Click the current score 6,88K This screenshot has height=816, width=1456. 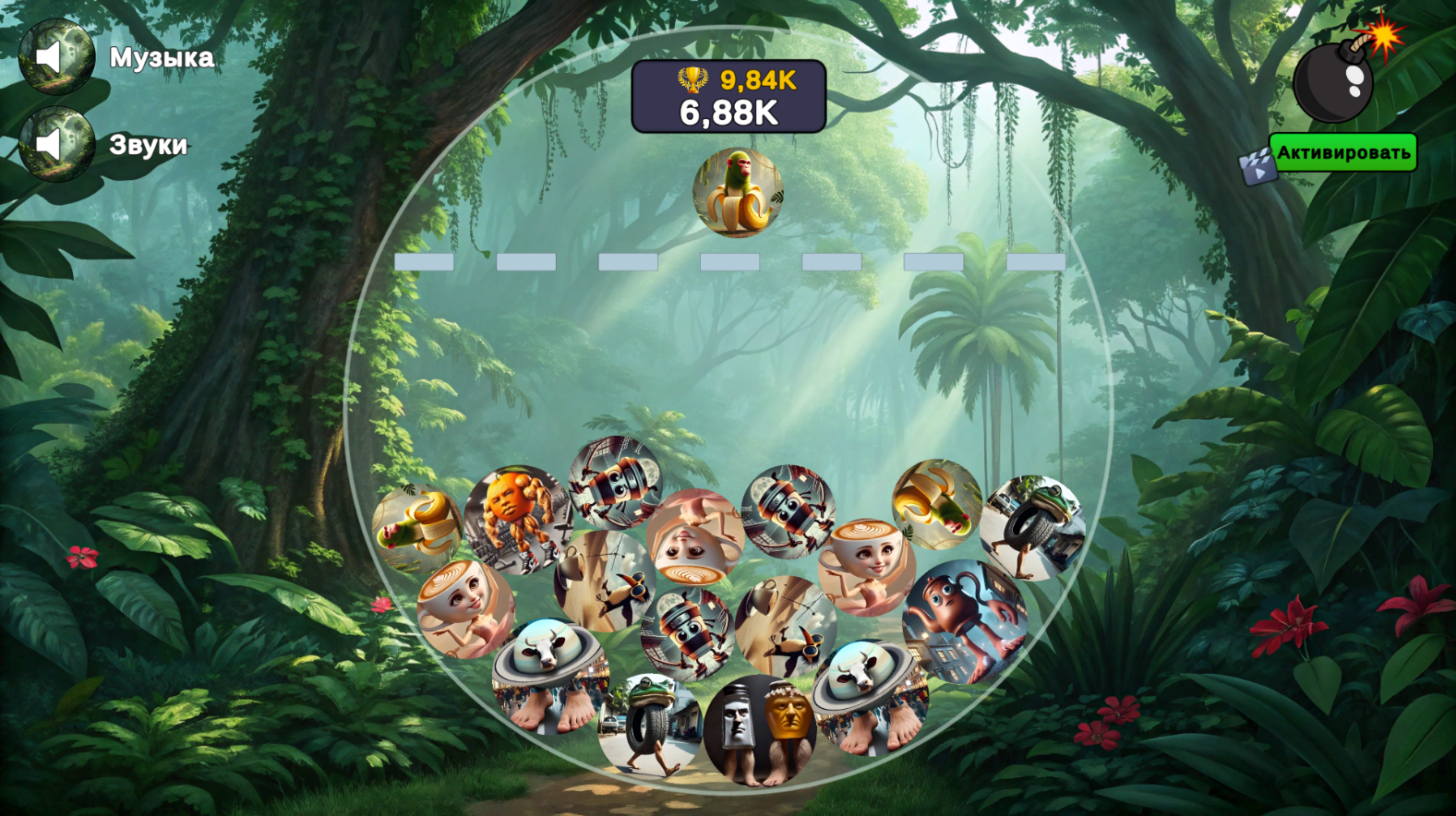pos(729,112)
